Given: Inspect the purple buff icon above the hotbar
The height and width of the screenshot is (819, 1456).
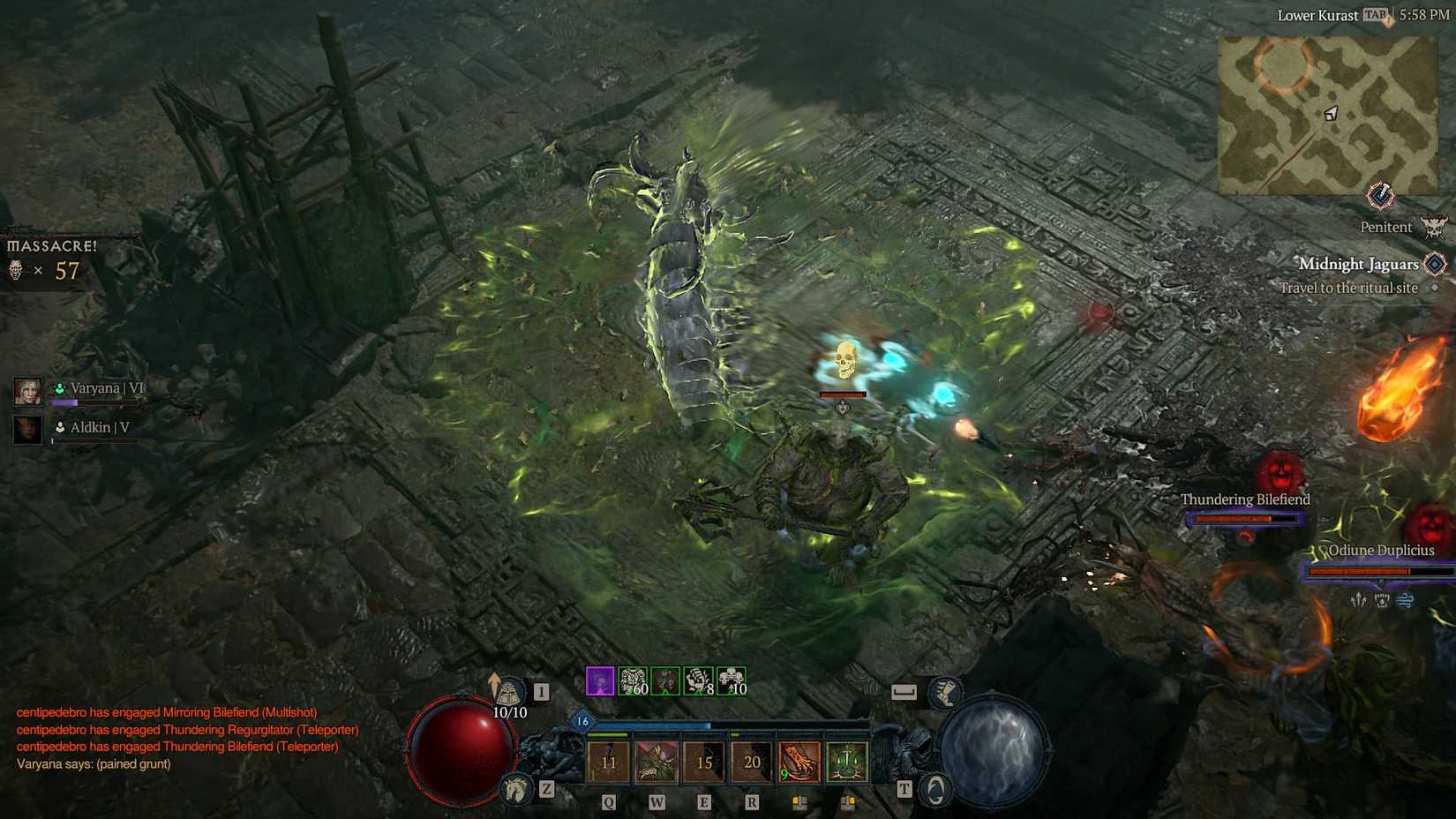Looking at the screenshot, I should coord(600,681).
